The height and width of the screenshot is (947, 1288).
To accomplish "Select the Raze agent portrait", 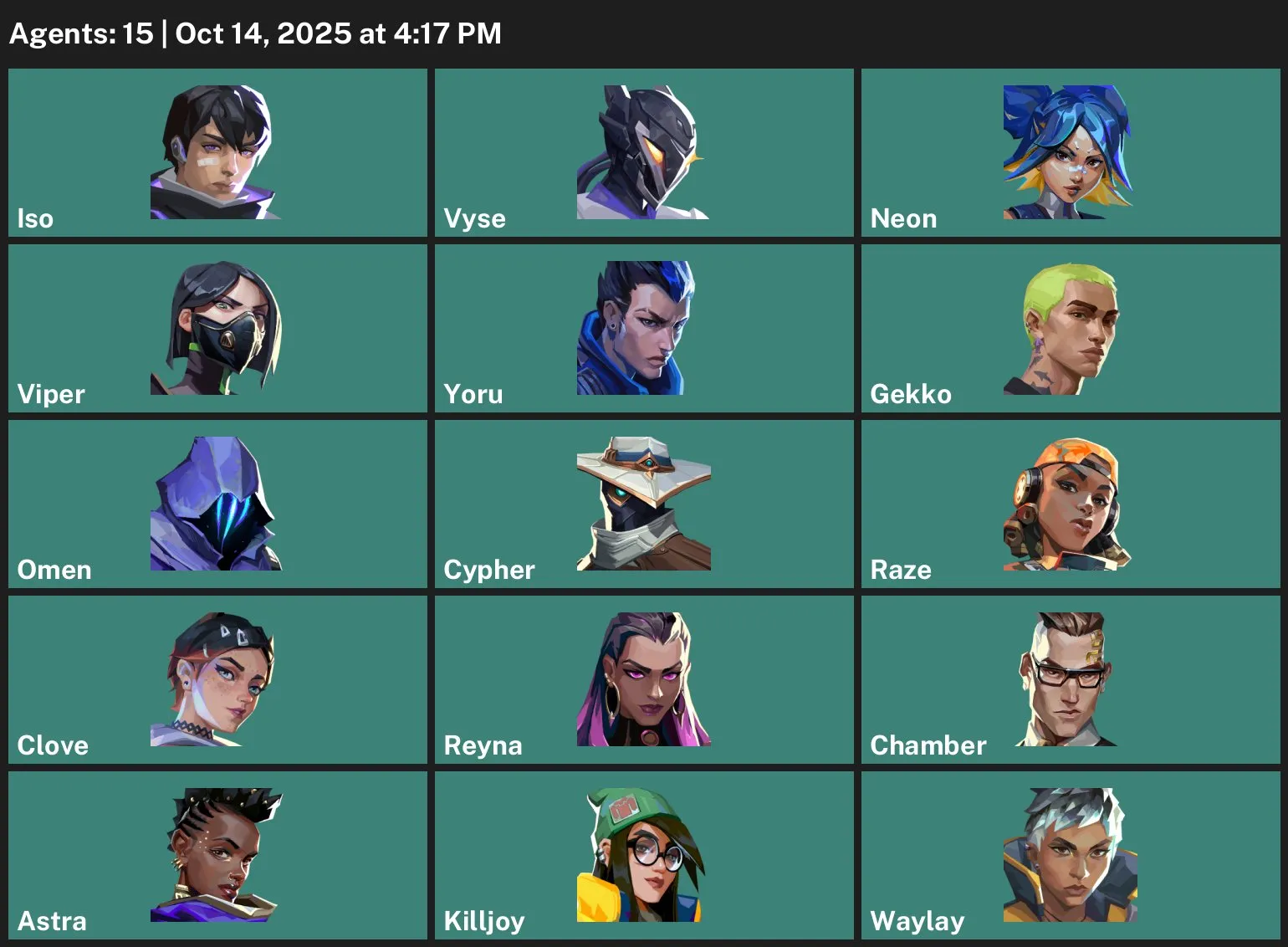I will click(1069, 502).
